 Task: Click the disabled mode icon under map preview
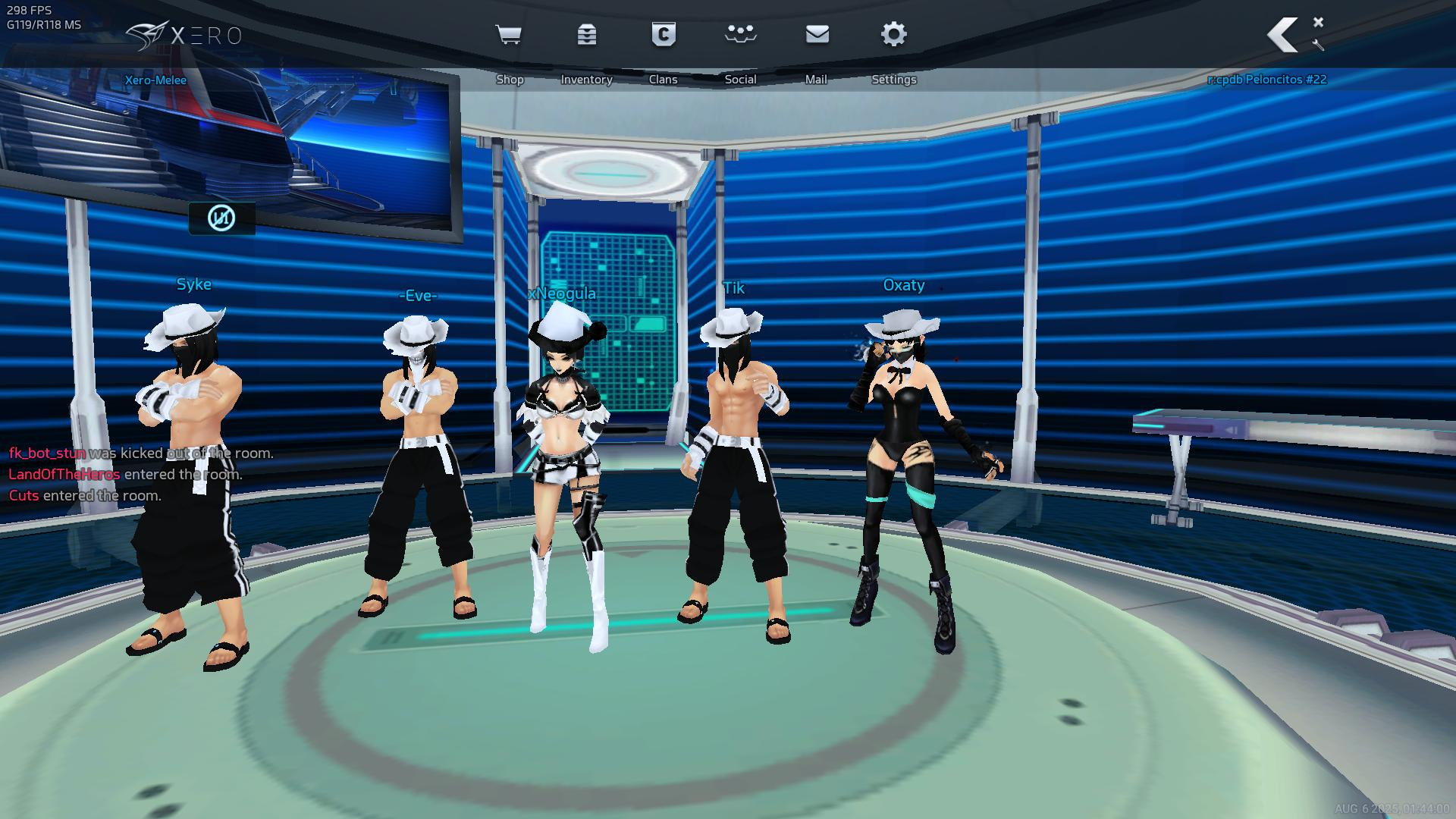coord(221,218)
